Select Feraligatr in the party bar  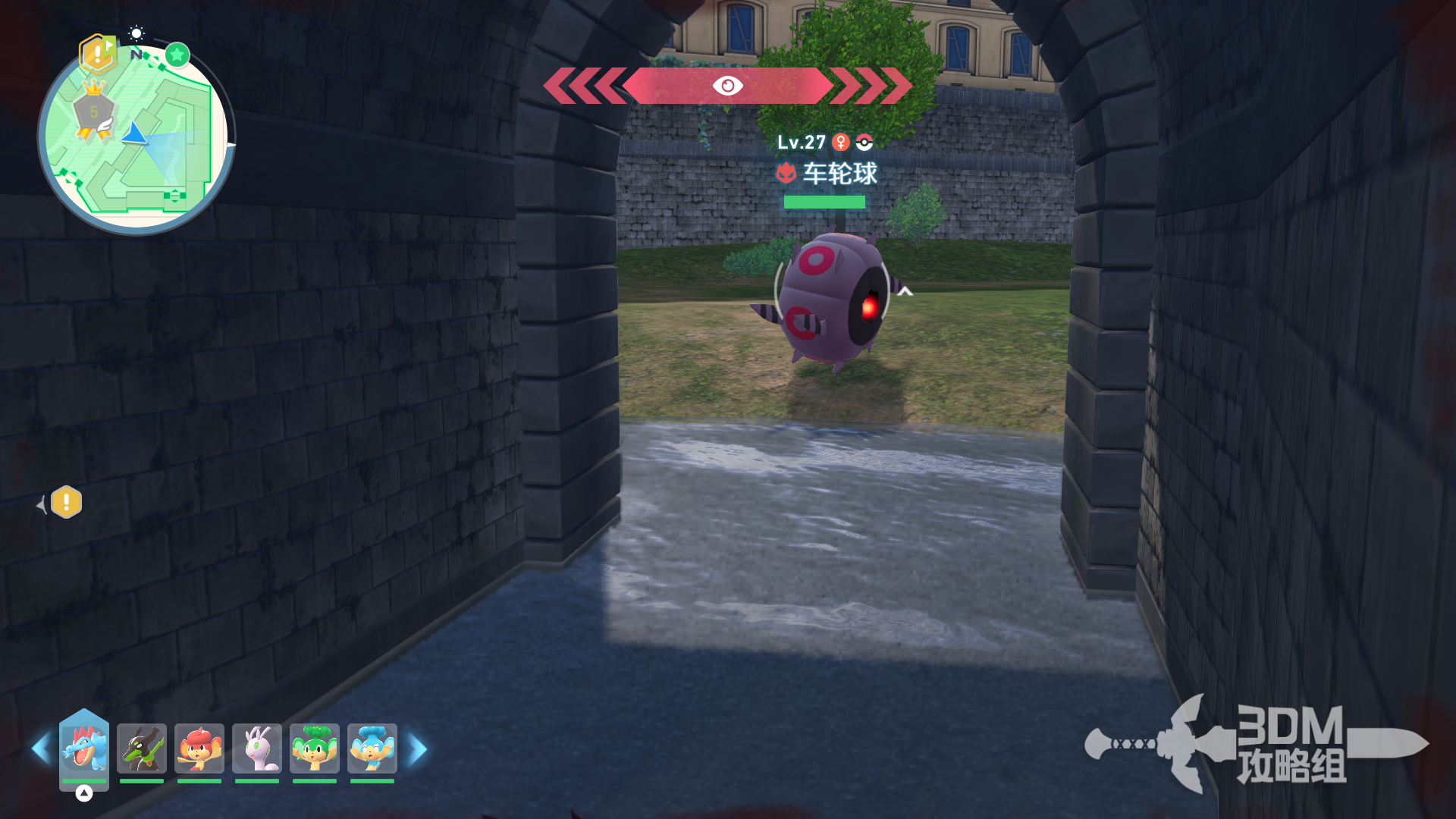pos(84,748)
